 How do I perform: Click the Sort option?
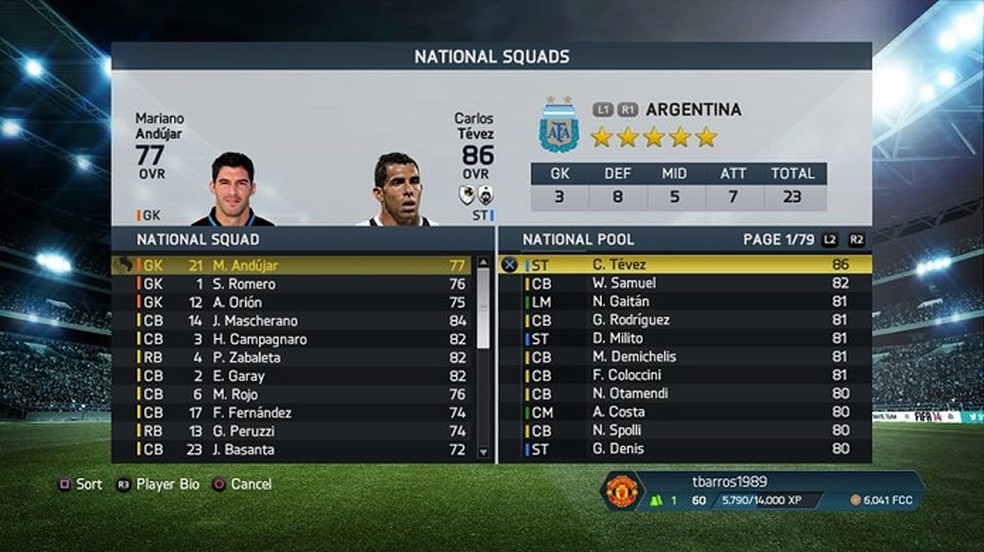click(x=81, y=484)
